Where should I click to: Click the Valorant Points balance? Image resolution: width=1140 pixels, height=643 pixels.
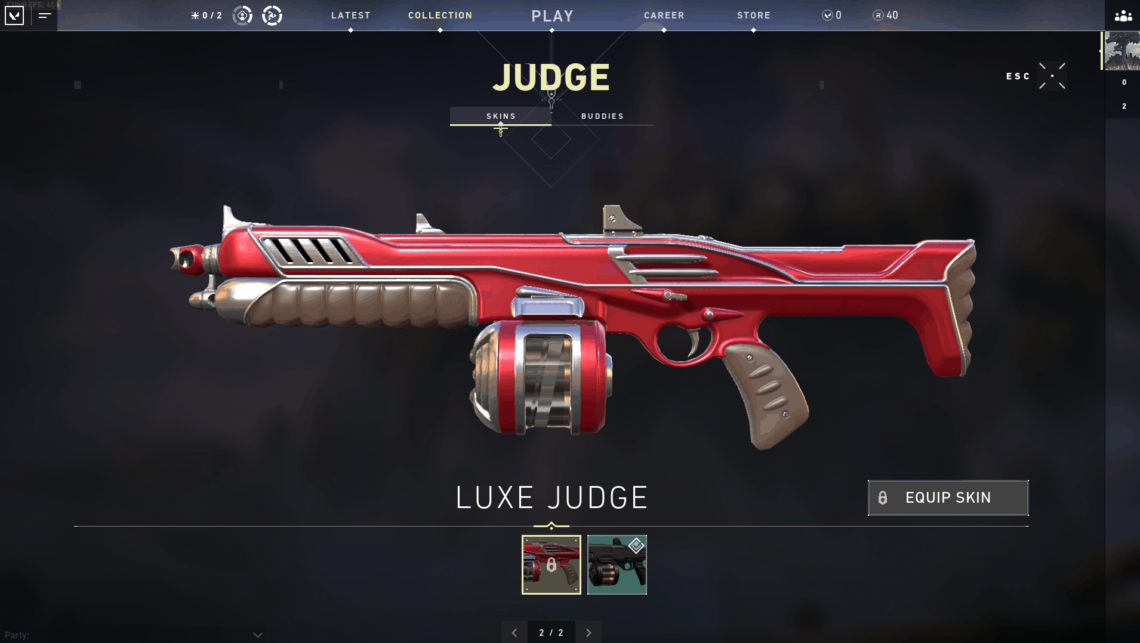[831, 15]
